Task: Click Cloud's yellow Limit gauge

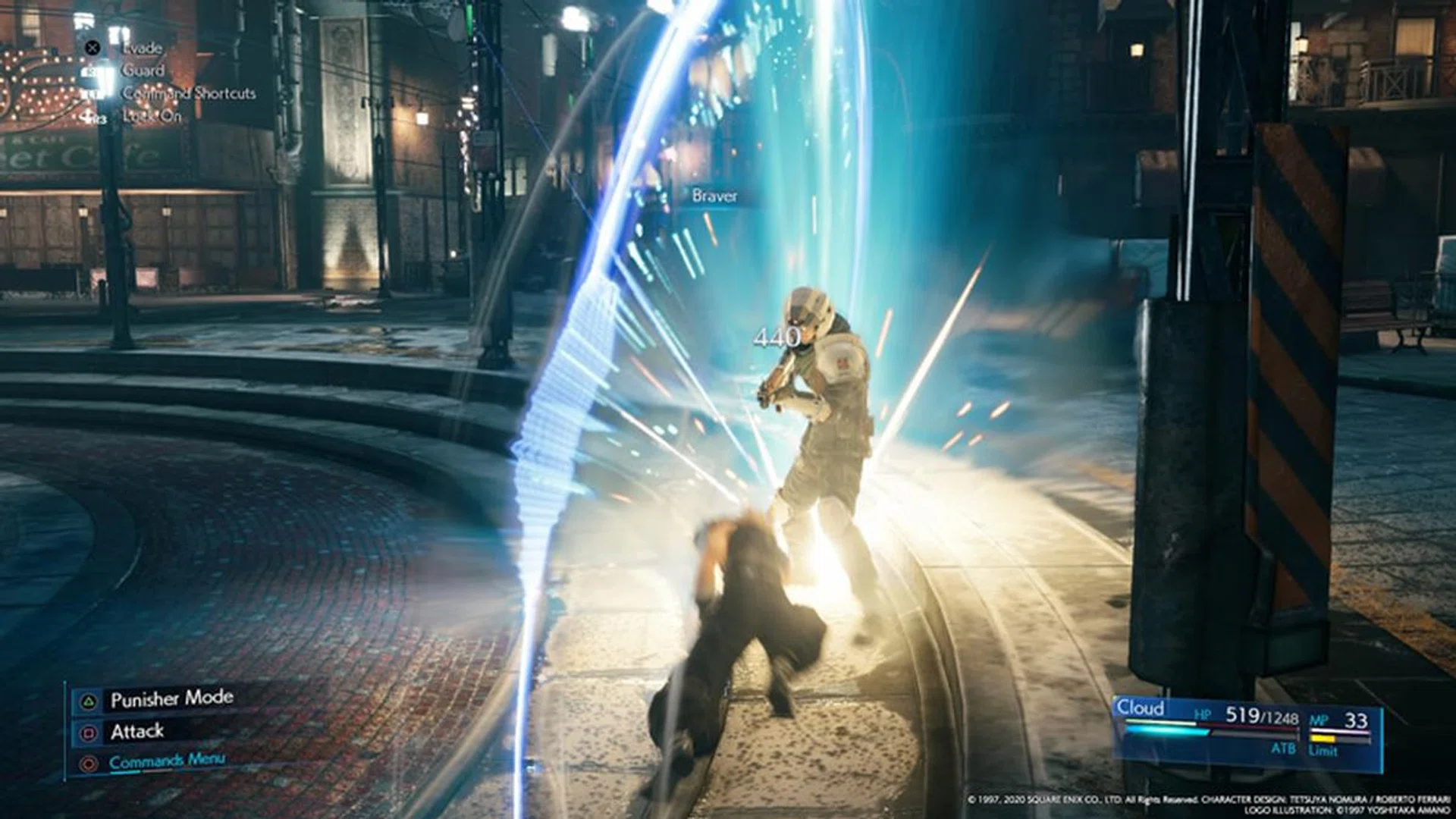Action: coord(1323,739)
